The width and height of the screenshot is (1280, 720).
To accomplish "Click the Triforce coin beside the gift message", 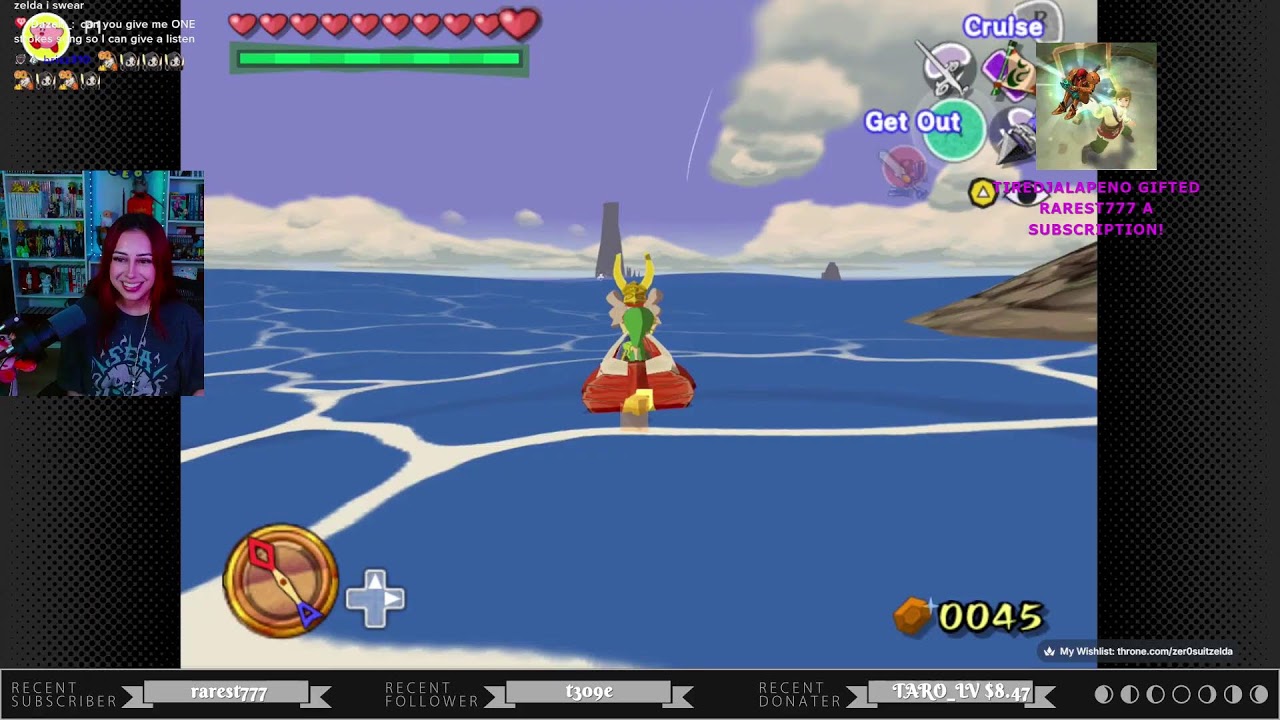I will pos(981,191).
